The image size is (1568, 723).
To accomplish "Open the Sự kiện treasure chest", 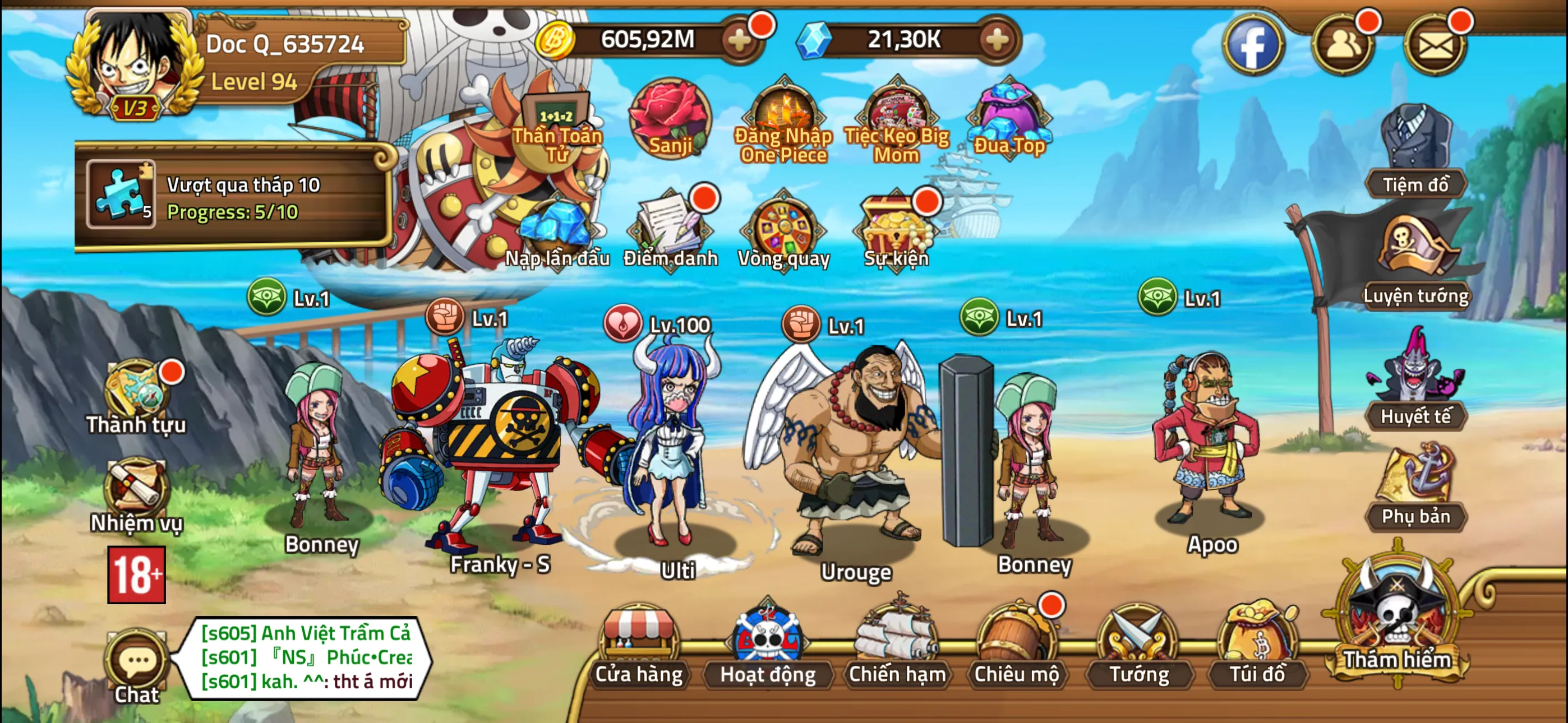I will [x=897, y=233].
